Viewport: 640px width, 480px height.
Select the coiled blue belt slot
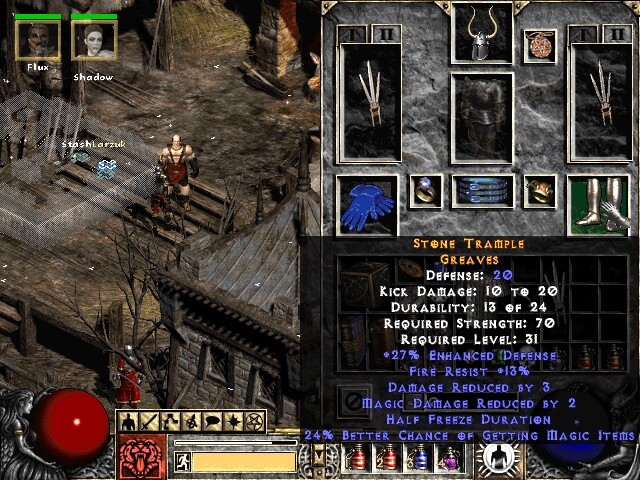(483, 191)
